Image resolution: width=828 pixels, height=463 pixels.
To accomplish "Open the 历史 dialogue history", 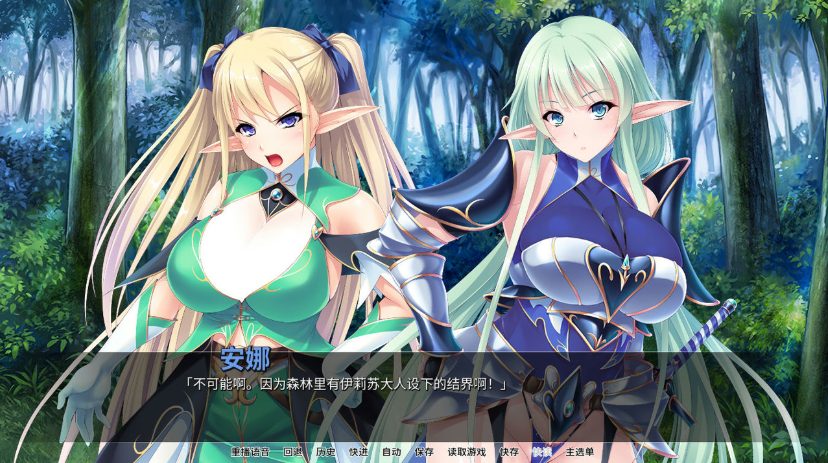I will (x=326, y=452).
